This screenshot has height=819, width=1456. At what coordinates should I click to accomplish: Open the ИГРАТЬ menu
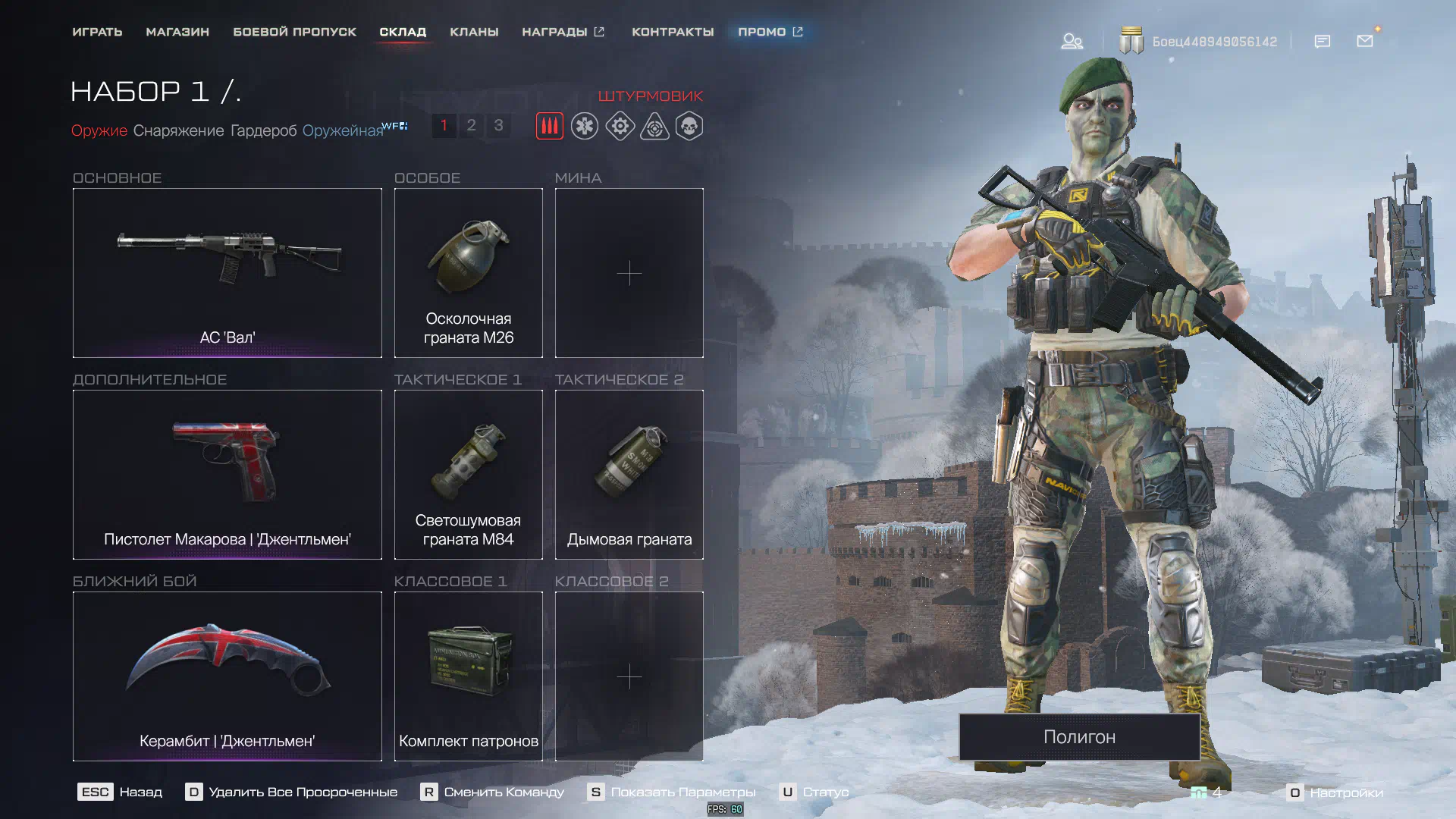tap(97, 32)
